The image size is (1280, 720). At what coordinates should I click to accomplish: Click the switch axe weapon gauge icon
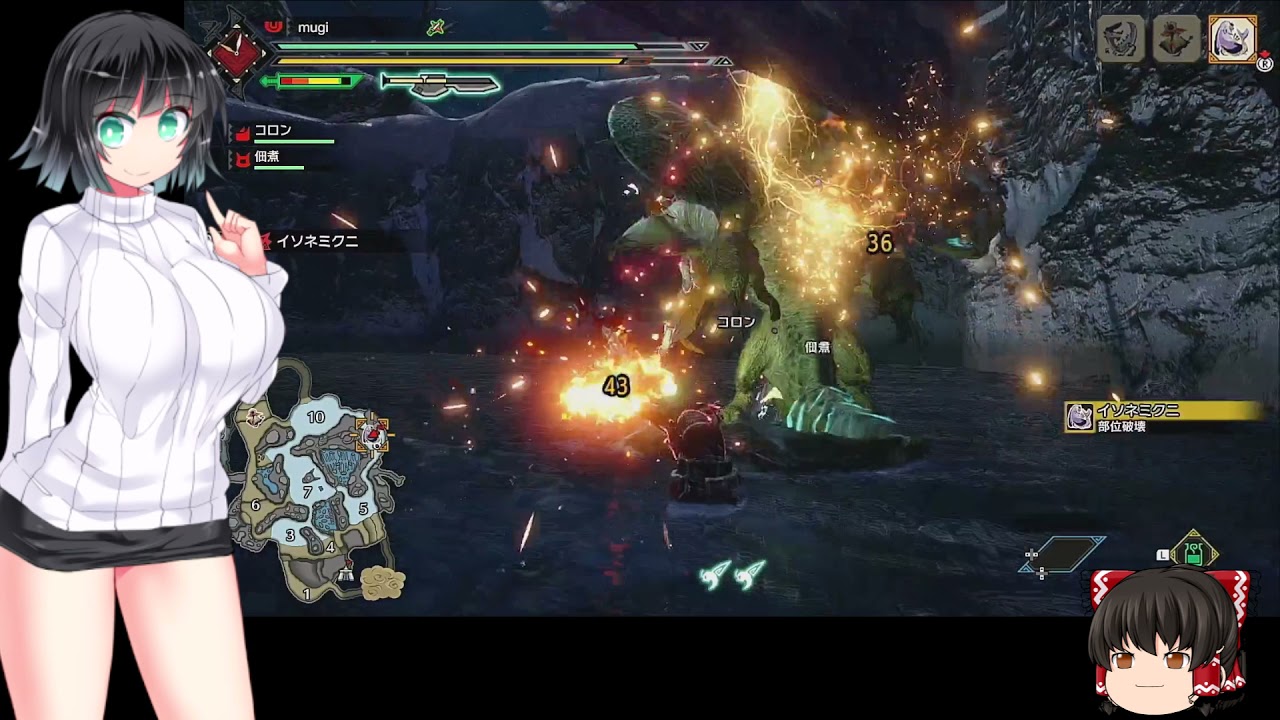(438, 83)
